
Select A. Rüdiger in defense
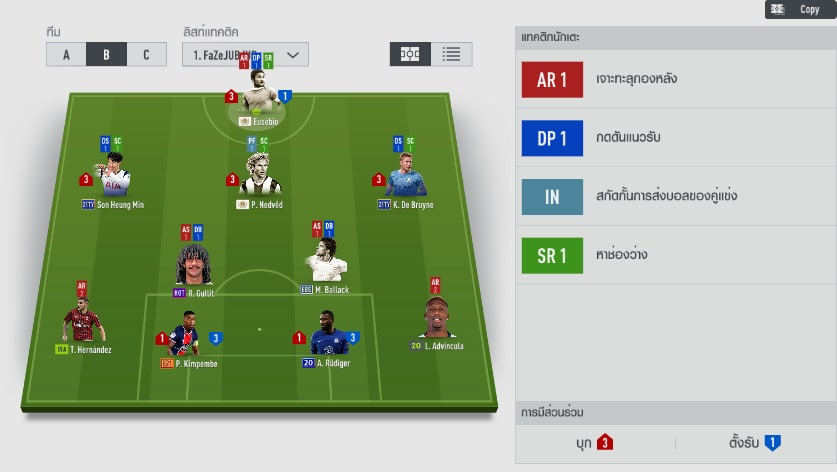click(x=327, y=335)
